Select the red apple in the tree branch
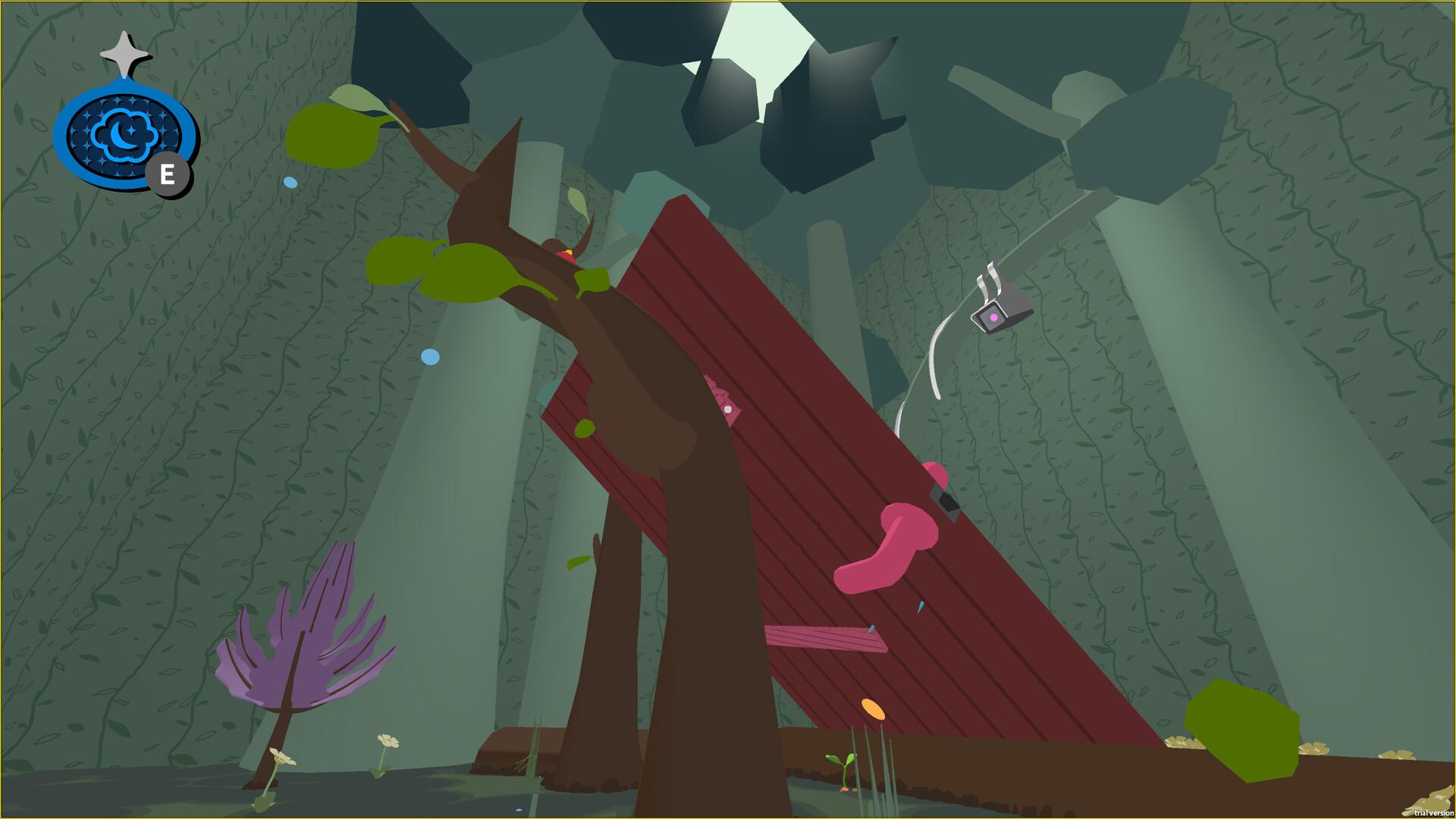1456x819 pixels. (567, 256)
